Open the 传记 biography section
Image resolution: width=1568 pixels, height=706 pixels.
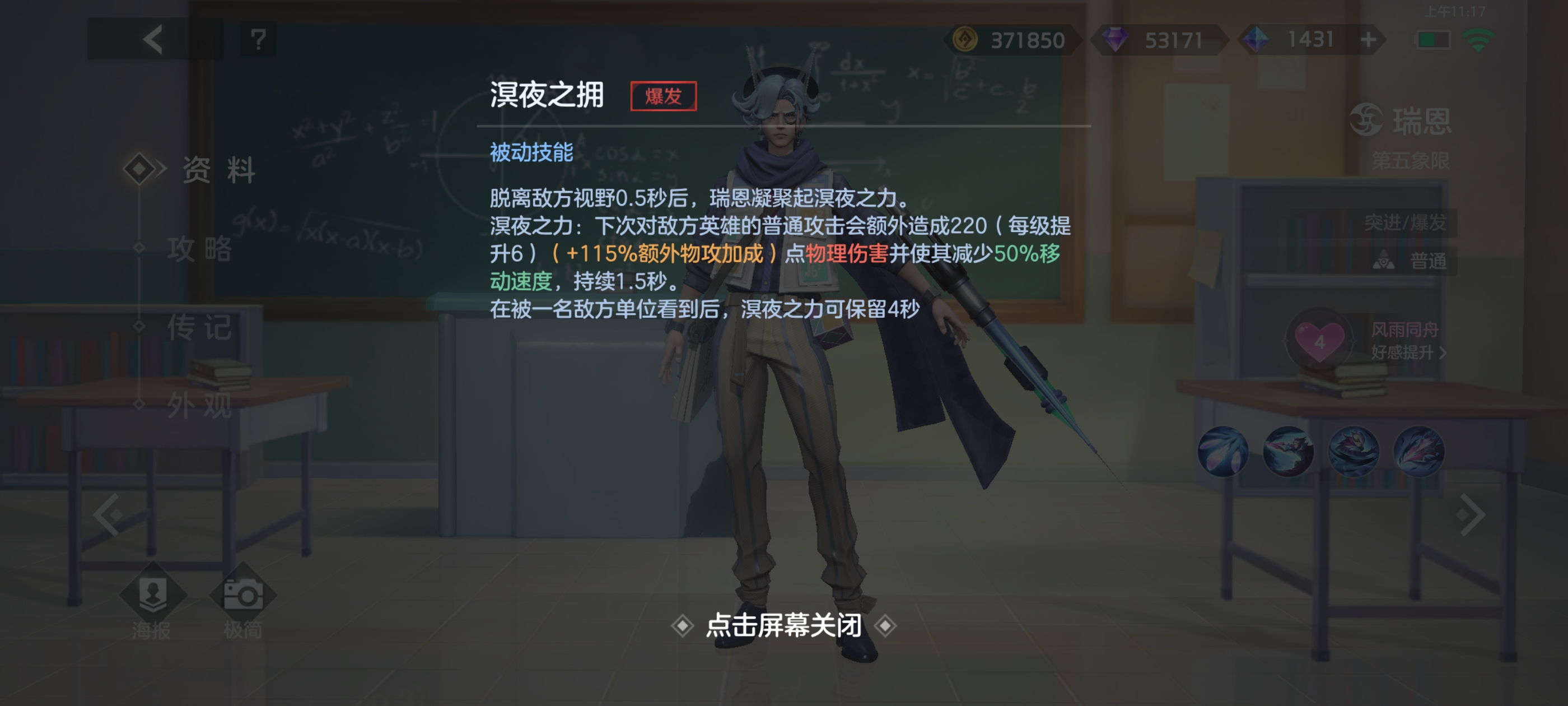tap(201, 329)
